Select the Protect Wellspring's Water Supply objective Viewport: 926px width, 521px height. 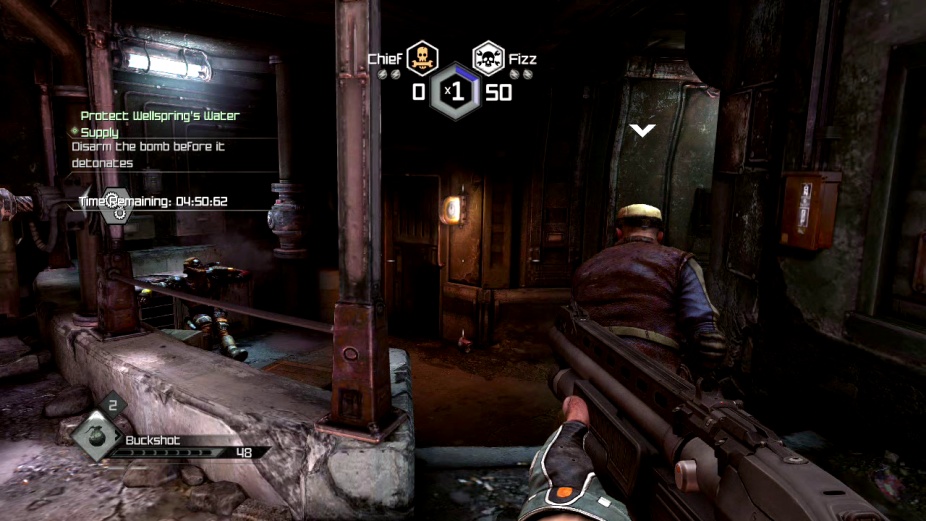pos(160,123)
